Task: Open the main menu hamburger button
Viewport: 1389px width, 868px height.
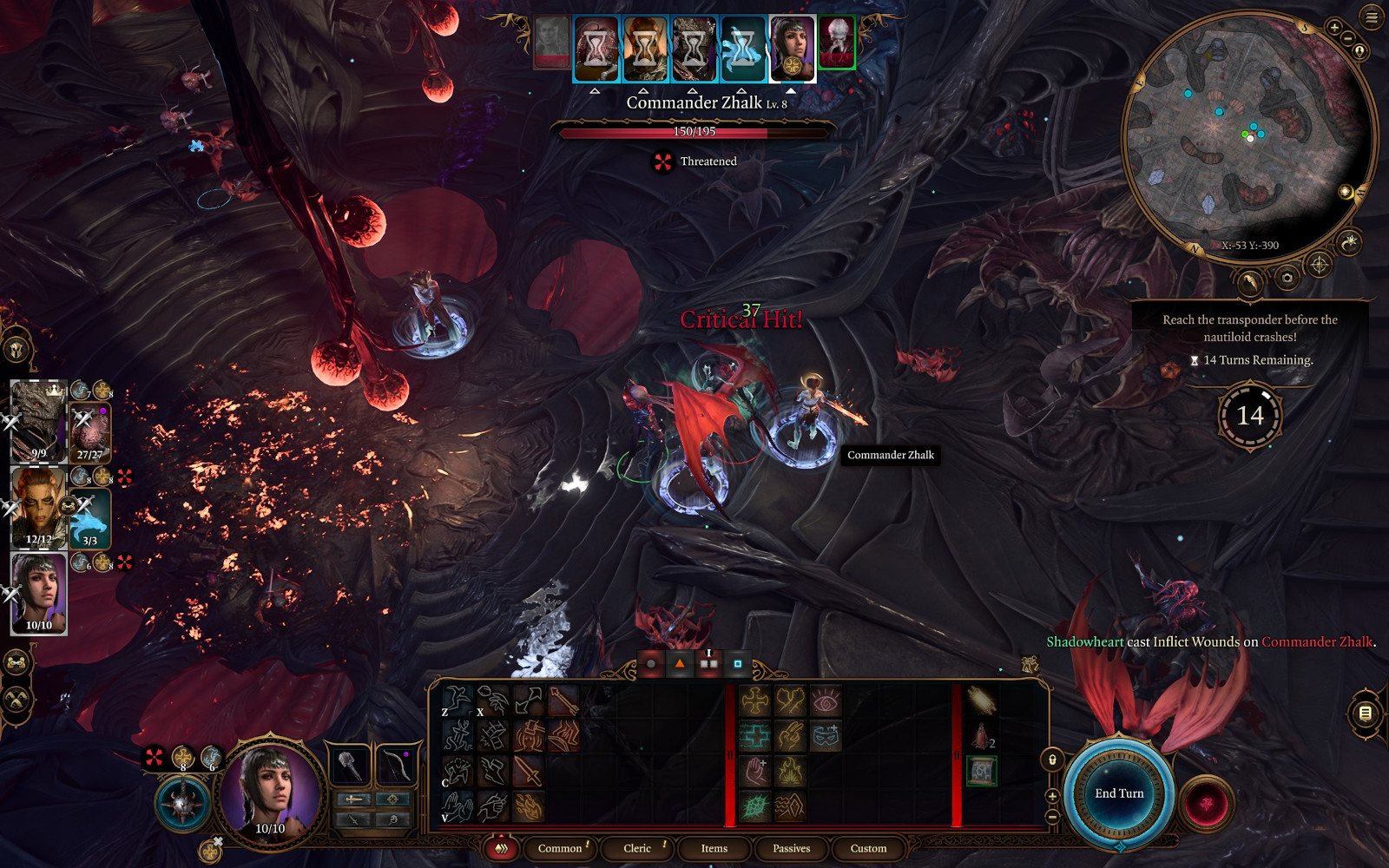Action: 1372,17
